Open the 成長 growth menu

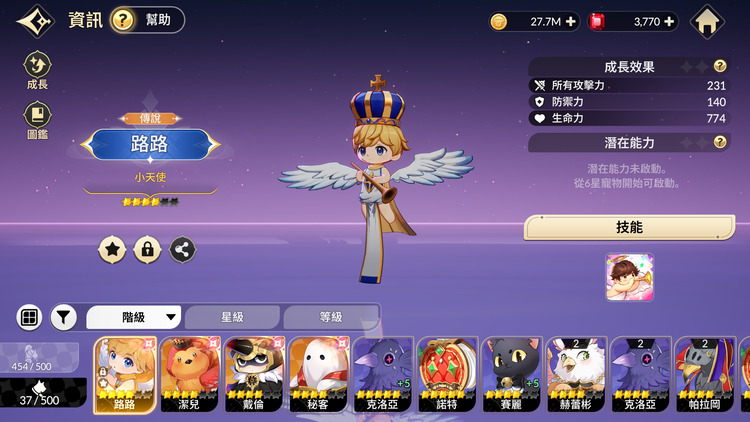(37, 72)
